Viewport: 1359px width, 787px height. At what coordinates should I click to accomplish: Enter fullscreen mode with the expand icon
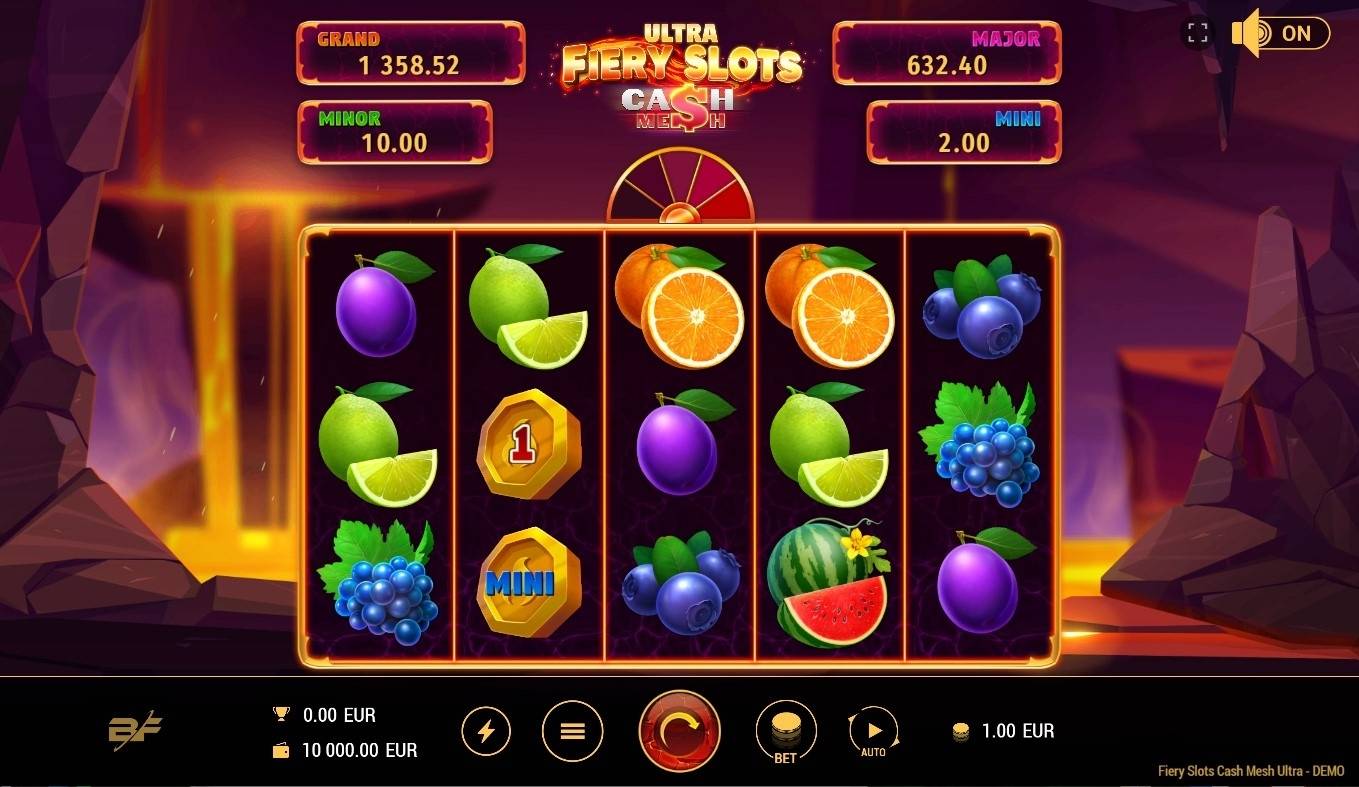point(1196,33)
